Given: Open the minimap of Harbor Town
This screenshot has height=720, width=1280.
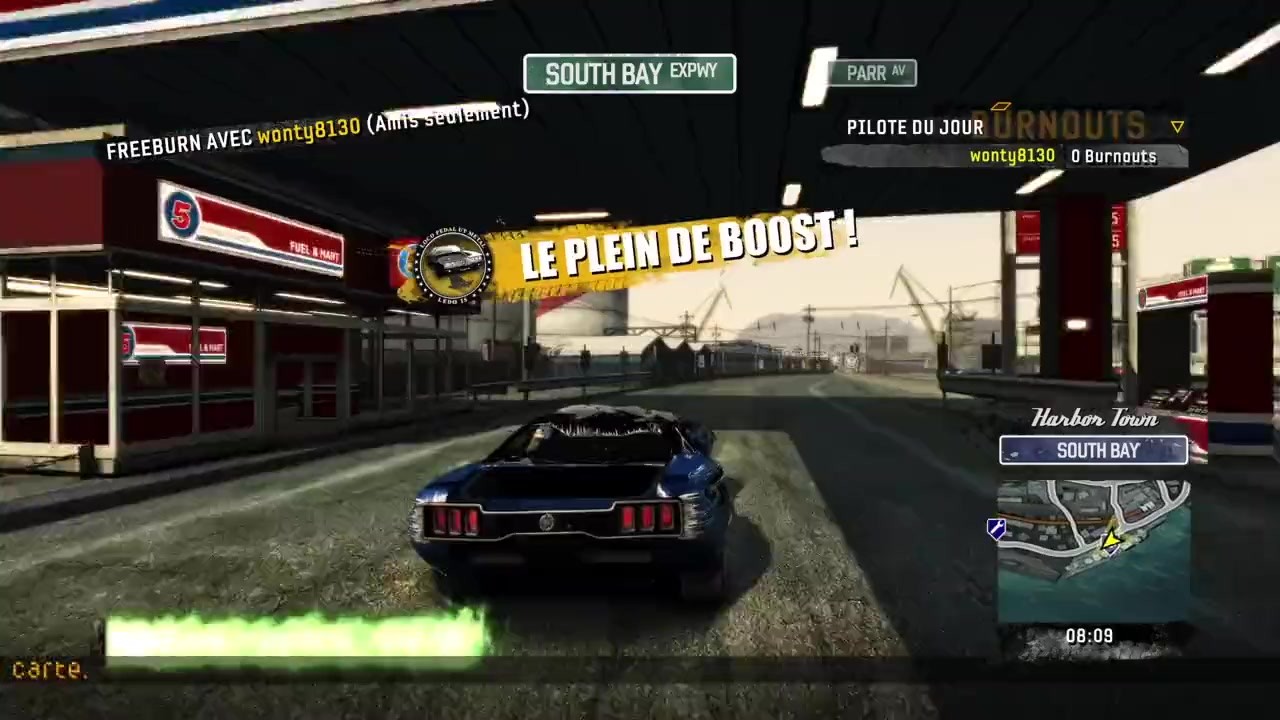Looking at the screenshot, I should (1093, 550).
